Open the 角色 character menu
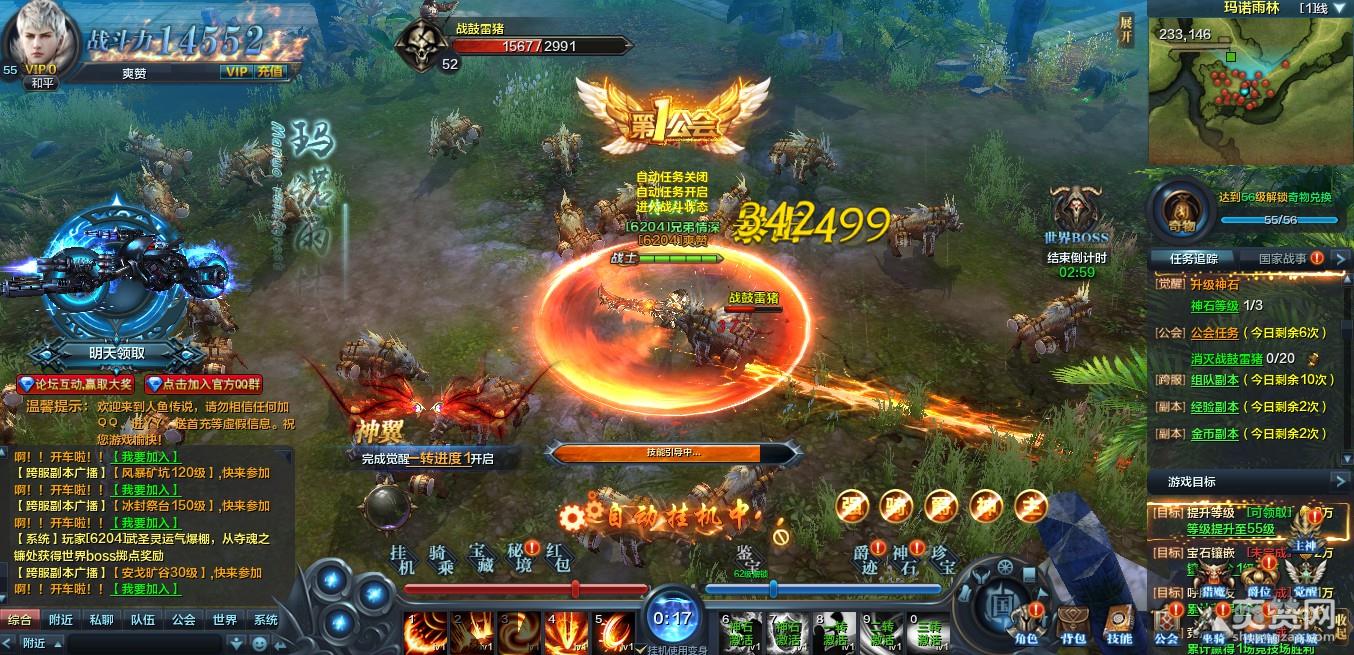This screenshot has height=655, width=1354. pos(1026,623)
